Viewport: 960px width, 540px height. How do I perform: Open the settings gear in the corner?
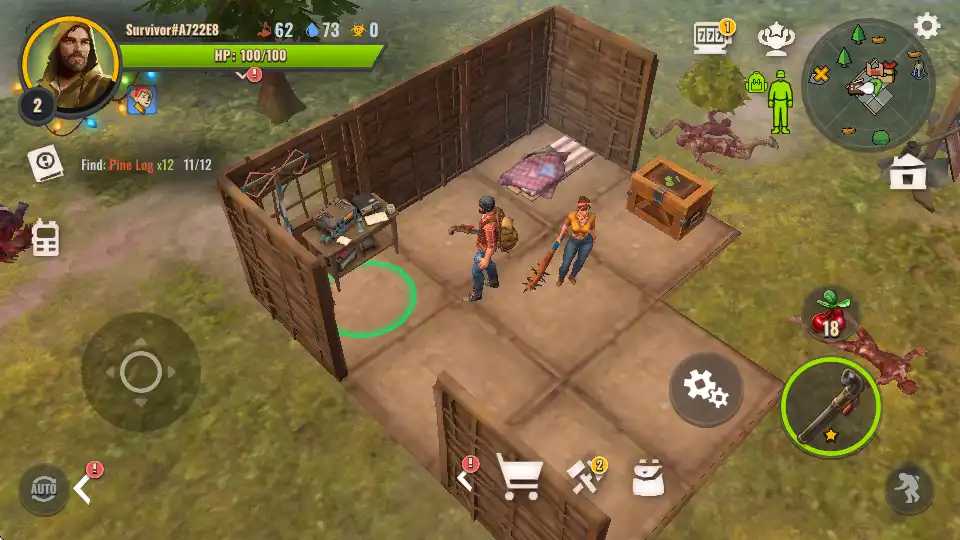point(927,26)
